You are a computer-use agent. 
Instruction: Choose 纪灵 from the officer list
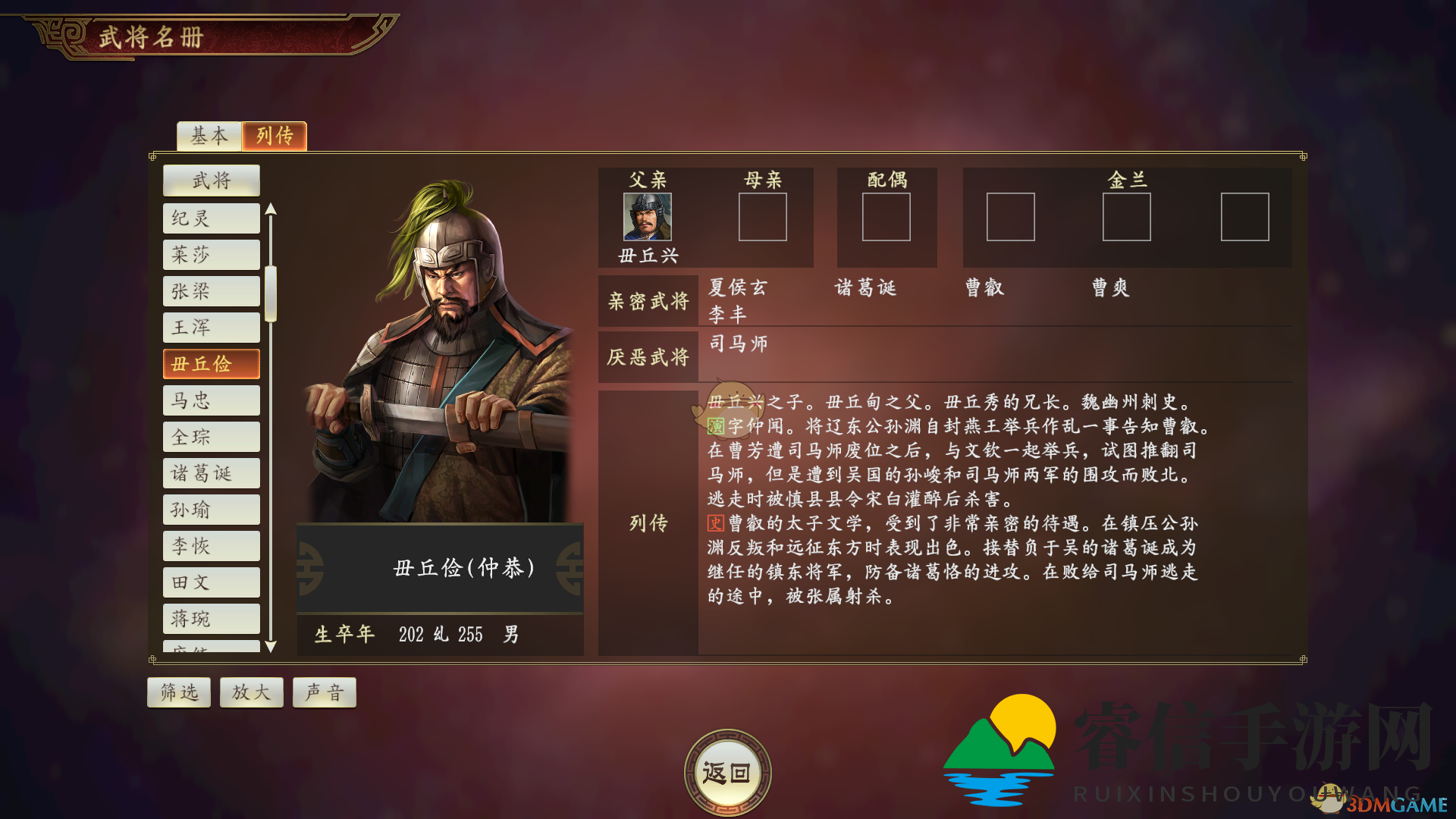[212, 218]
